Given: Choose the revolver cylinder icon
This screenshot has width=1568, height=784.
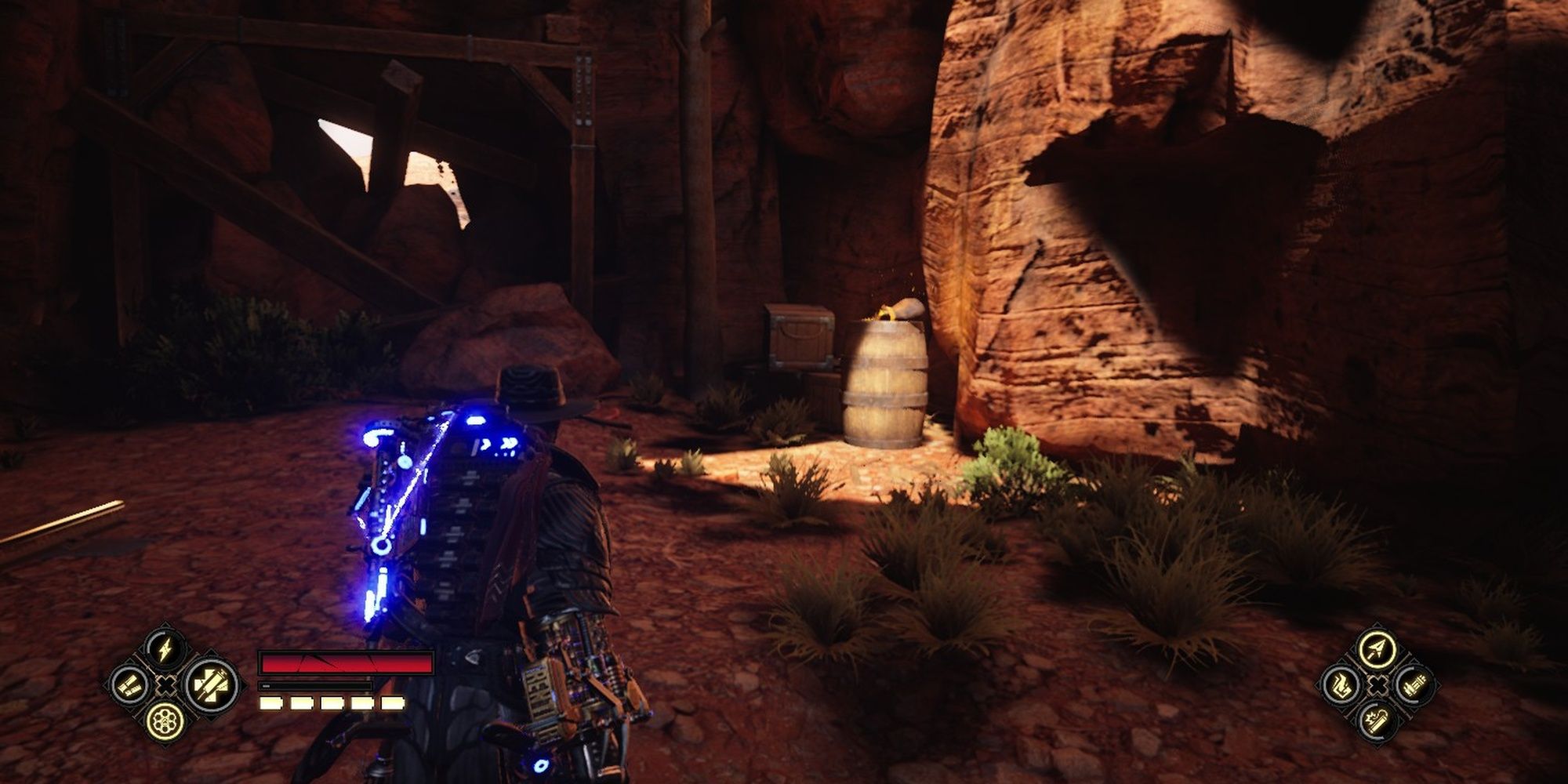Looking at the screenshot, I should click(165, 721).
